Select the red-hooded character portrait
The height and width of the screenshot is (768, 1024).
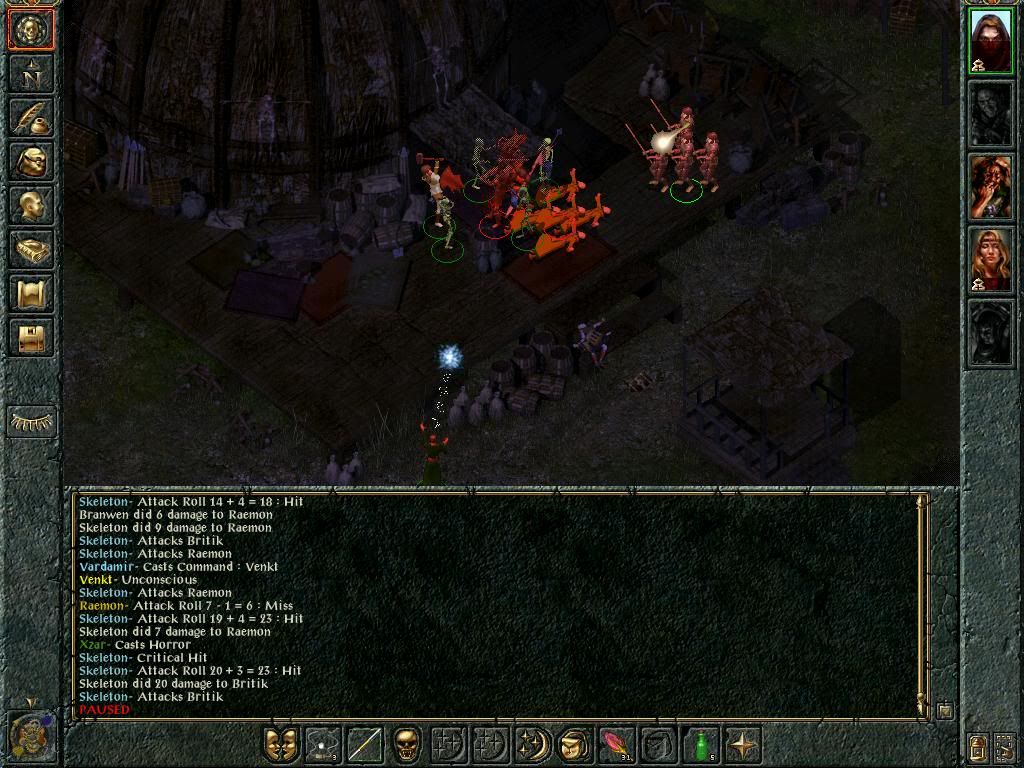coord(991,41)
